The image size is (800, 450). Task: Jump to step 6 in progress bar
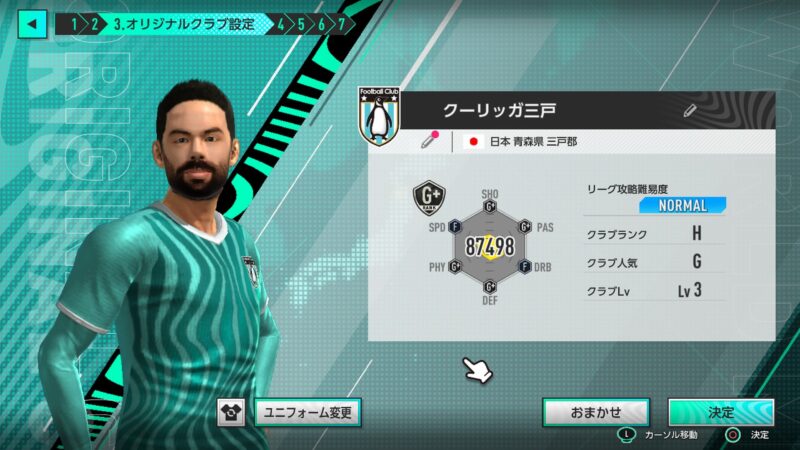coord(322,22)
